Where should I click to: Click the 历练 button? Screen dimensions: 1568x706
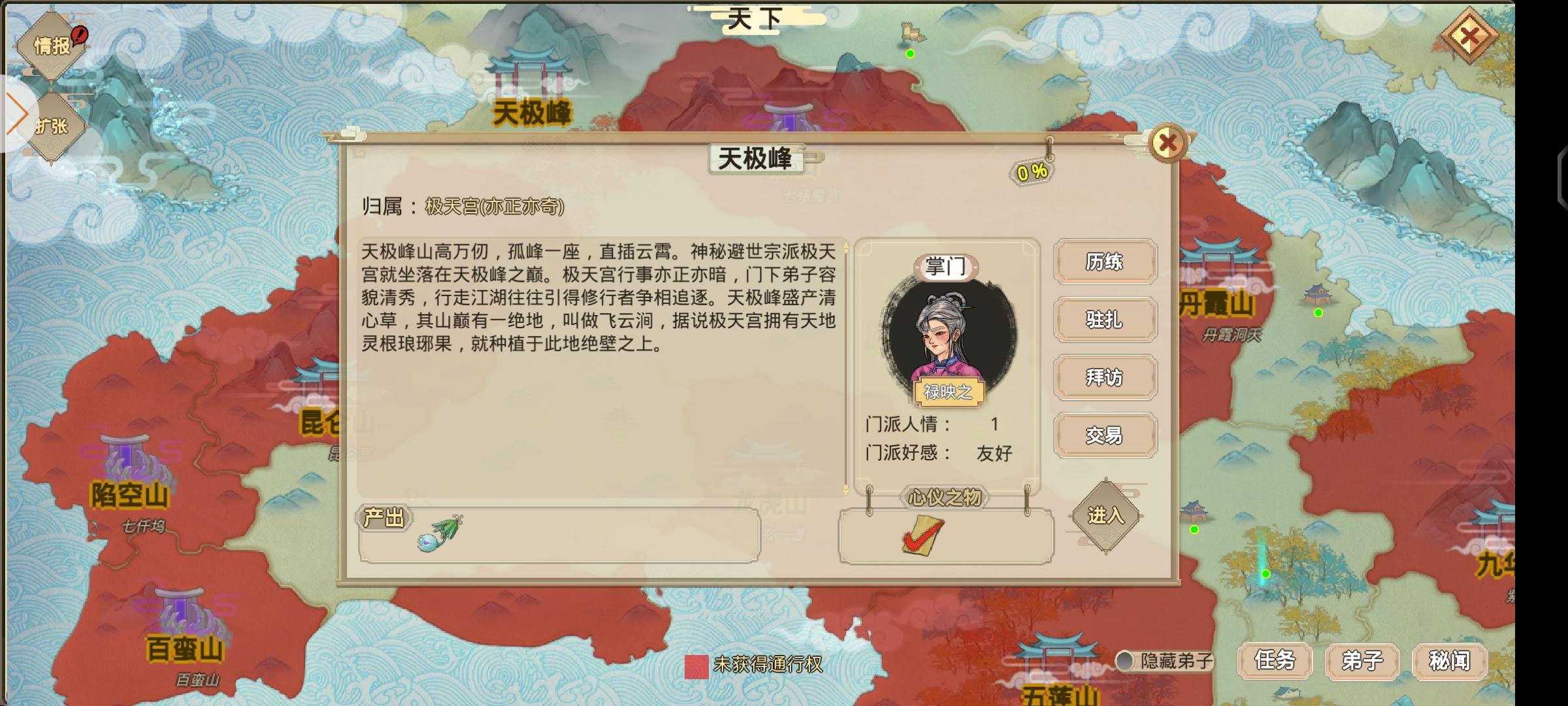(x=1105, y=261)
